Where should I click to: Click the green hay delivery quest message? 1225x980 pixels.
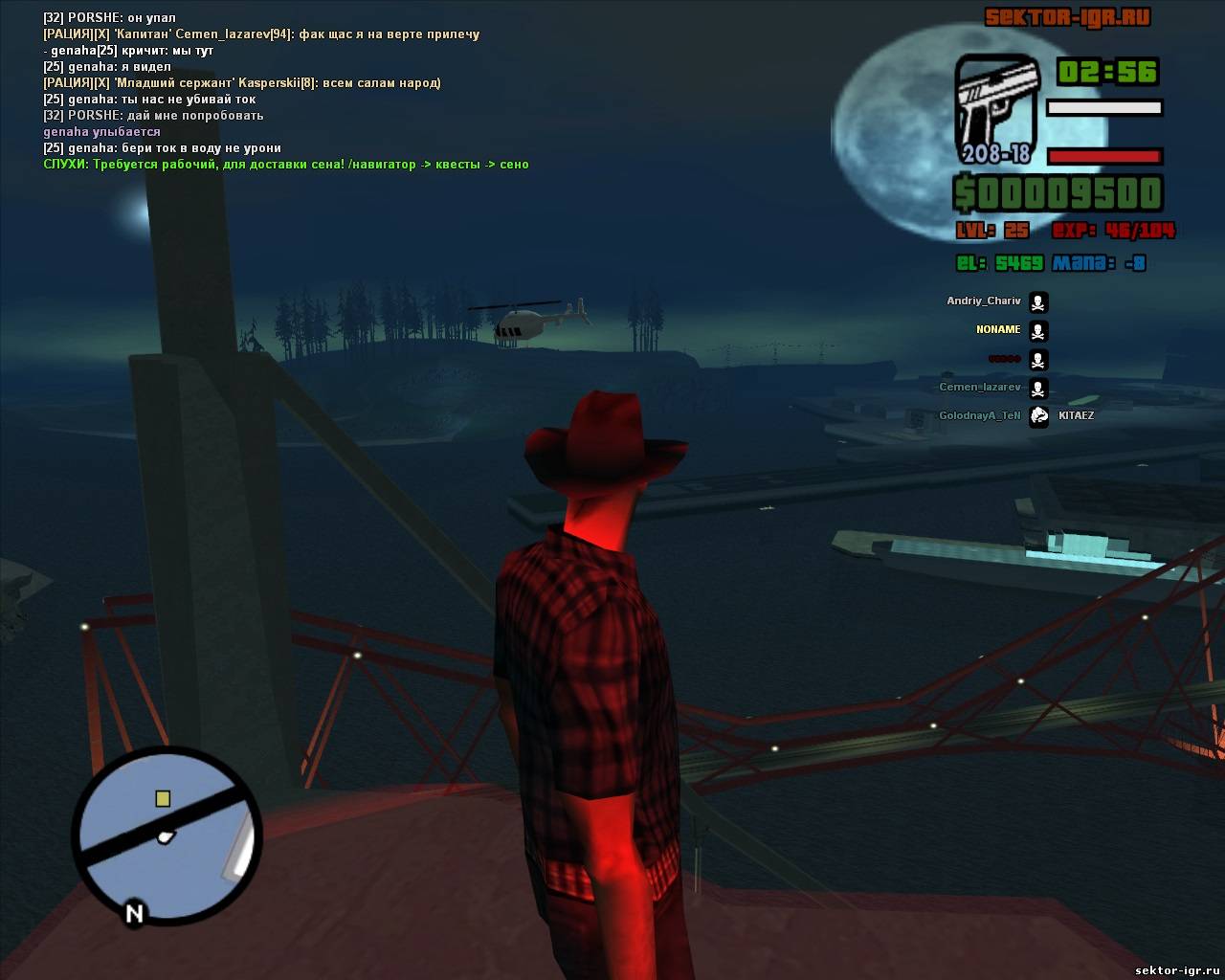tap(285, 165)
